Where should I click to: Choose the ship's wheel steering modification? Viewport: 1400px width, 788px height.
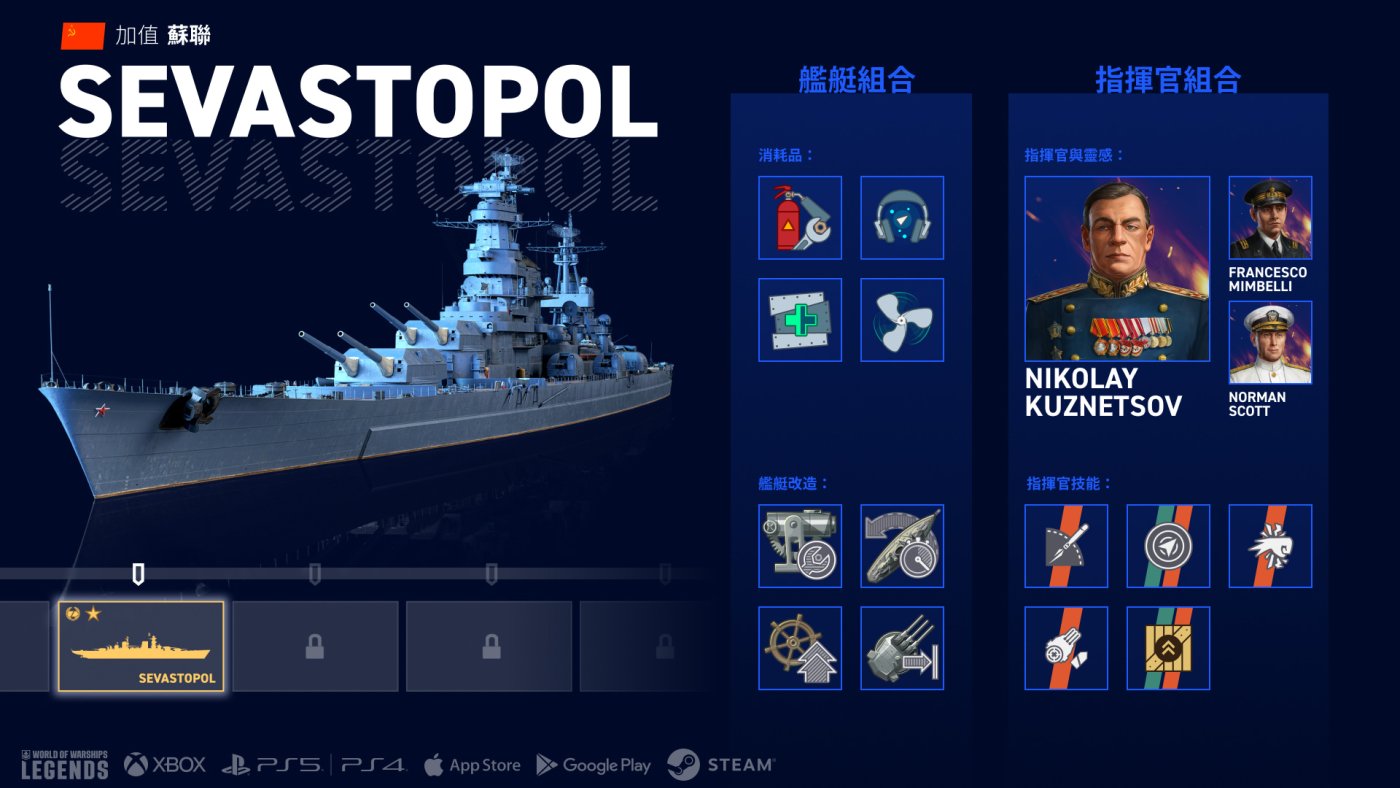[800, 648]
